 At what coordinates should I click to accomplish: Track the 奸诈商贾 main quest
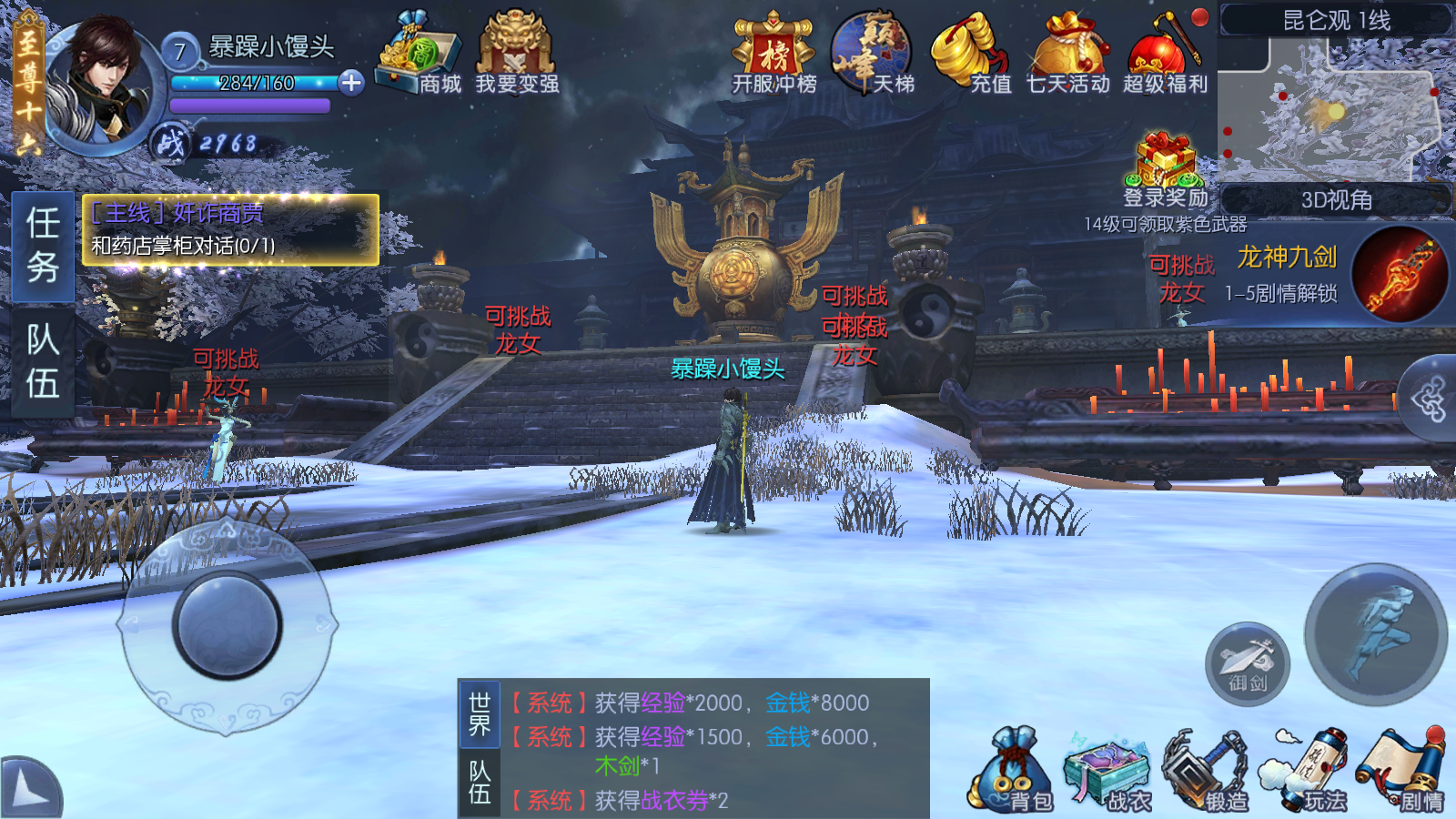click(x=230, y=229)
